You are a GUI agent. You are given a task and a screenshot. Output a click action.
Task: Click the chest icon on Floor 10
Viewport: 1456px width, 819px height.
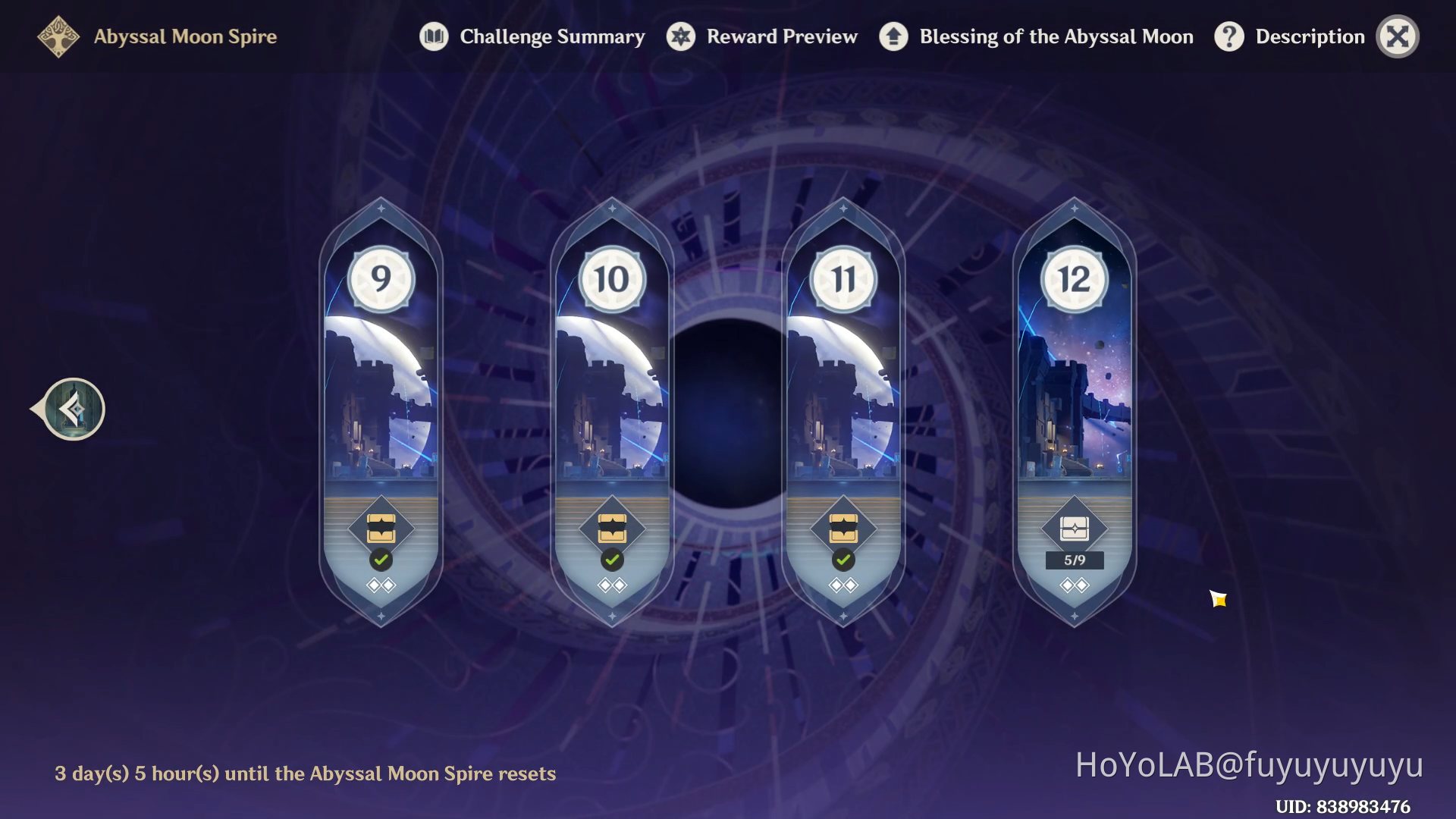point(612,529)
